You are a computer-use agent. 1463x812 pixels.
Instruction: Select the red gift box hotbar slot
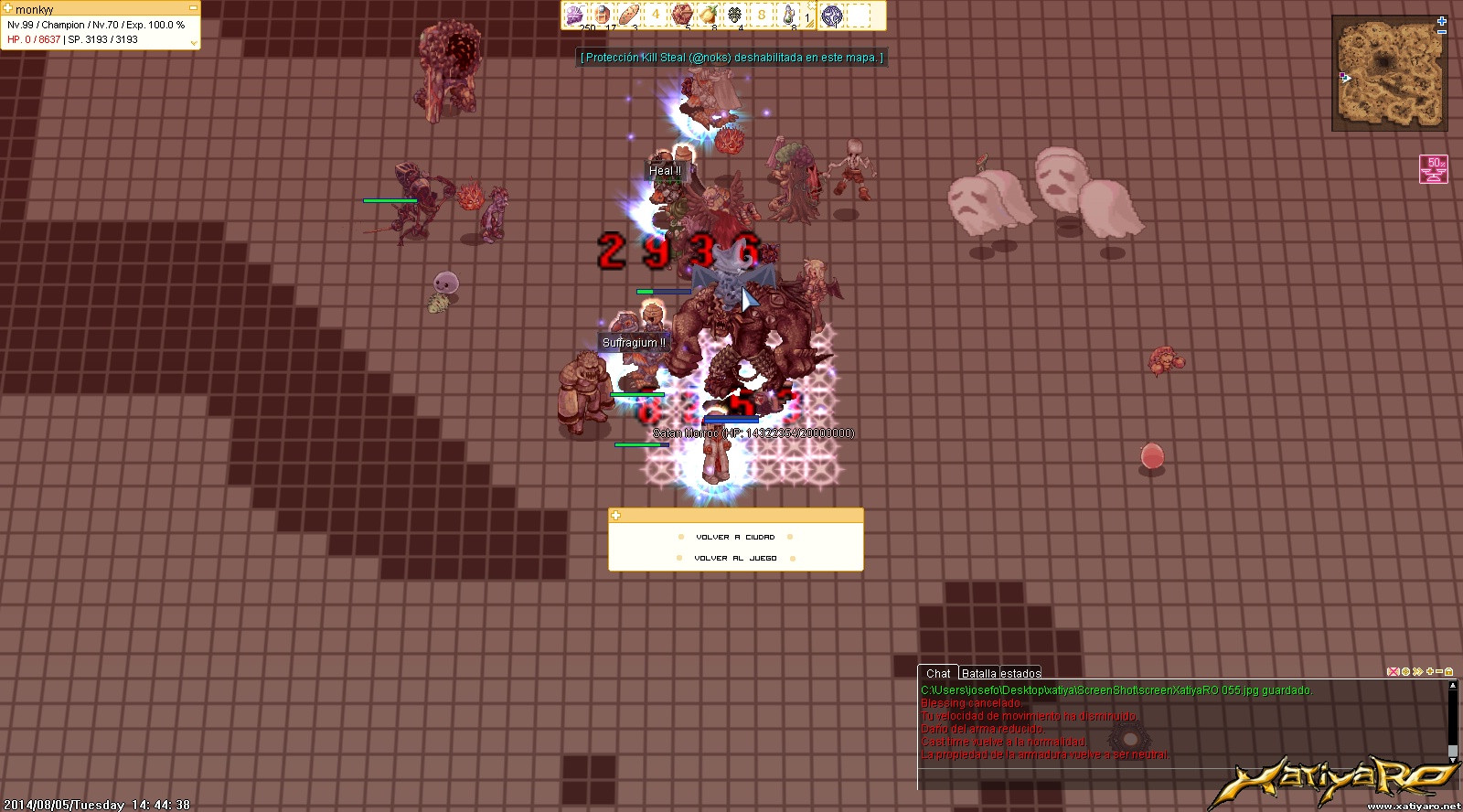click(681, 15)
